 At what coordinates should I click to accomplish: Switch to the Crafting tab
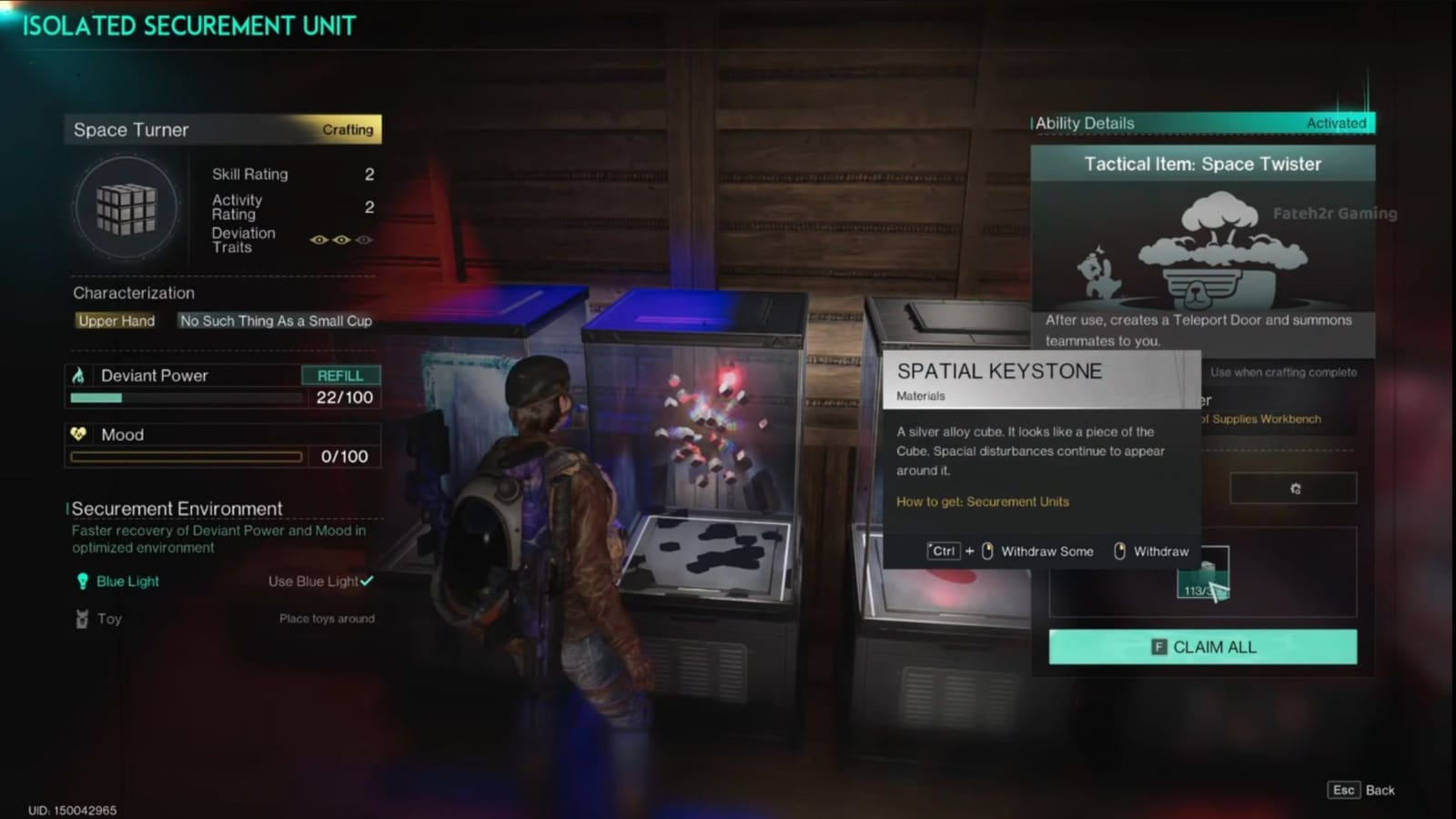pos(348,129)
